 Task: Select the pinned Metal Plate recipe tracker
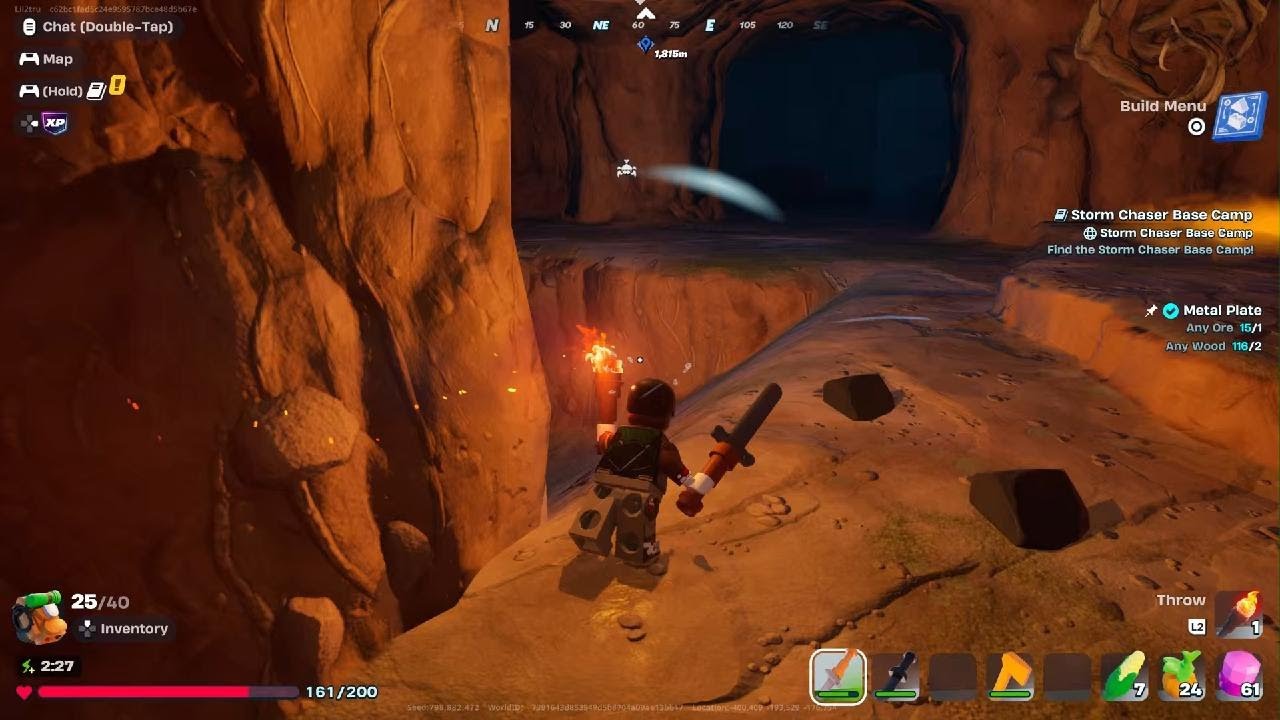pos(1221,311)
